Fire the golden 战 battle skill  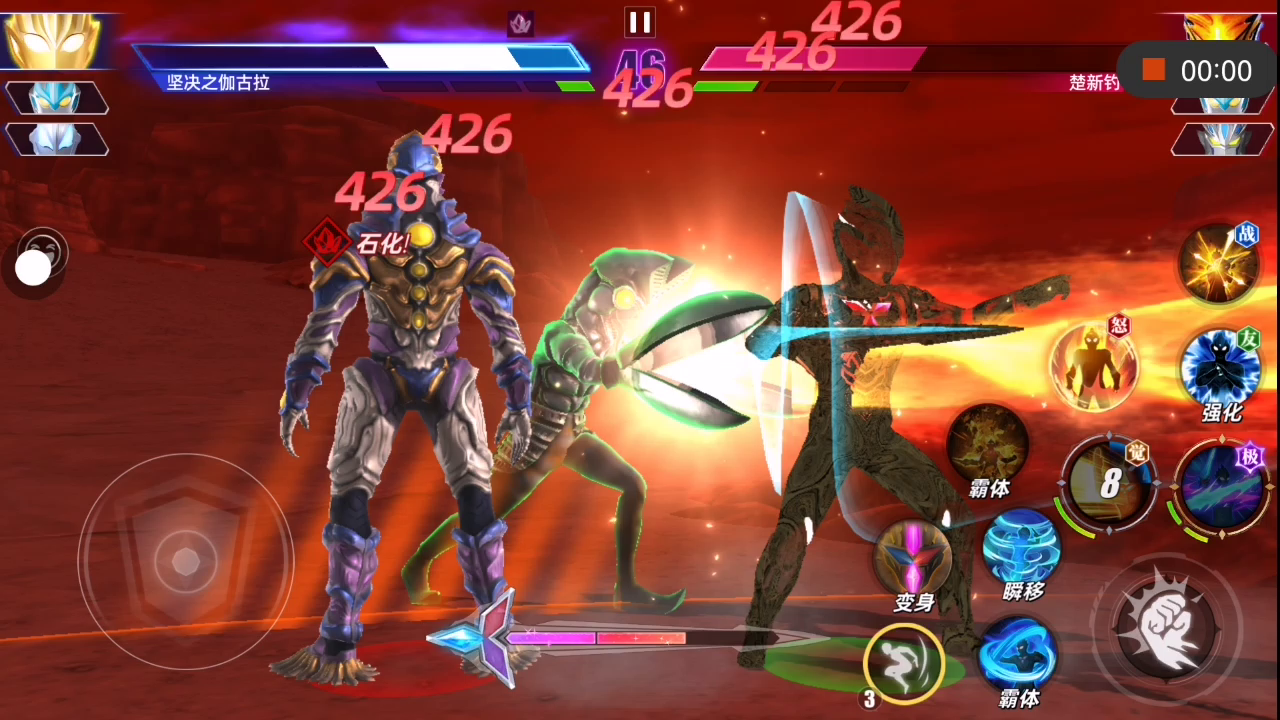click(1217, 263)
